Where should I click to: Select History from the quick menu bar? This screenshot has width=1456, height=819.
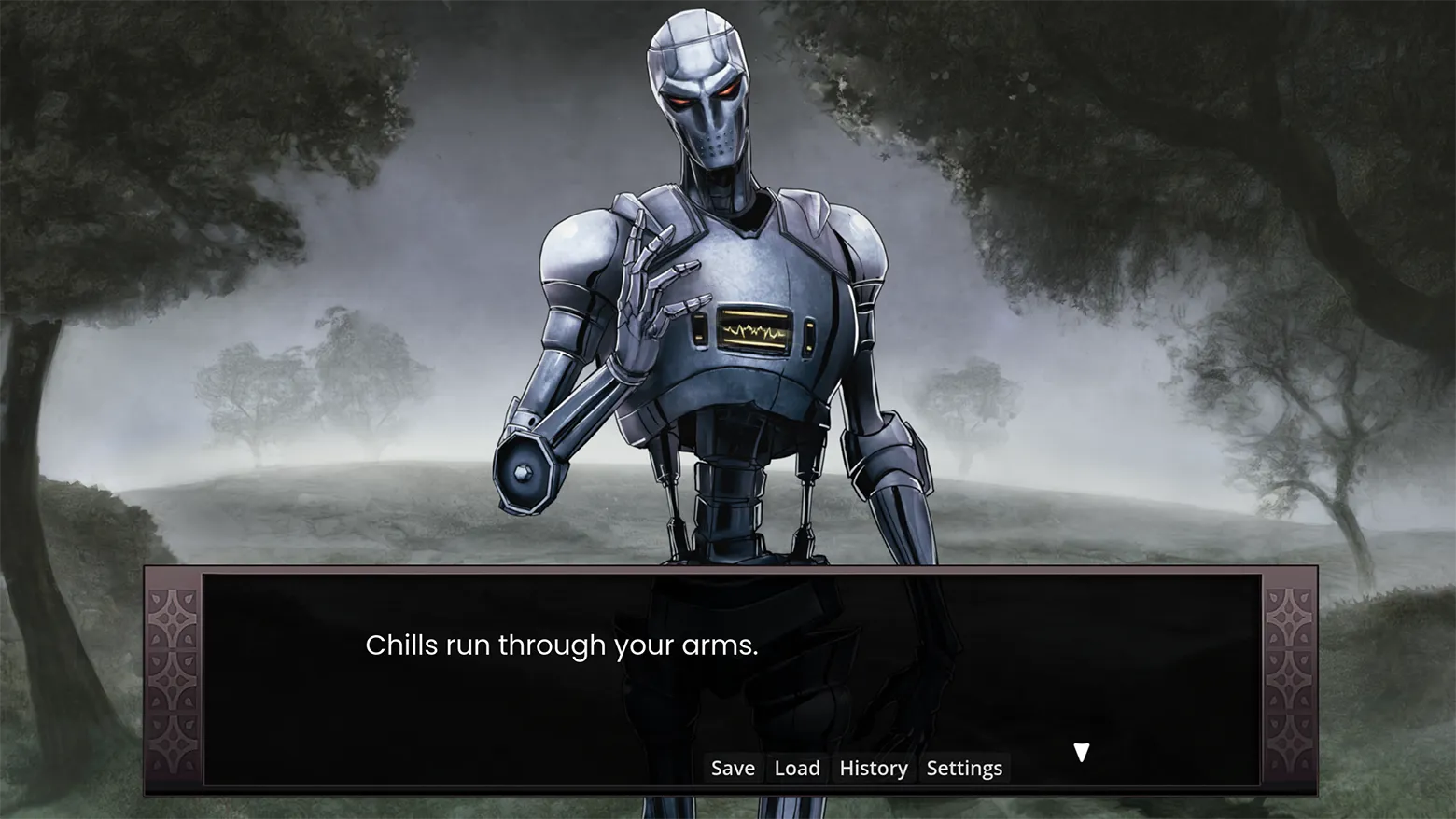pyautogui.click(x=872, y=768)
